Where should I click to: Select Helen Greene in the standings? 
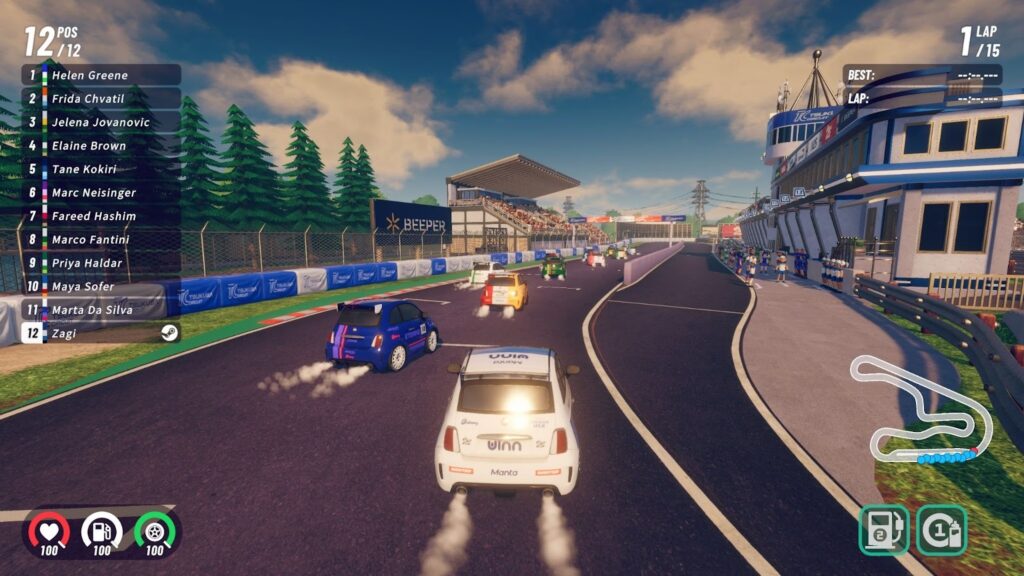101,75
